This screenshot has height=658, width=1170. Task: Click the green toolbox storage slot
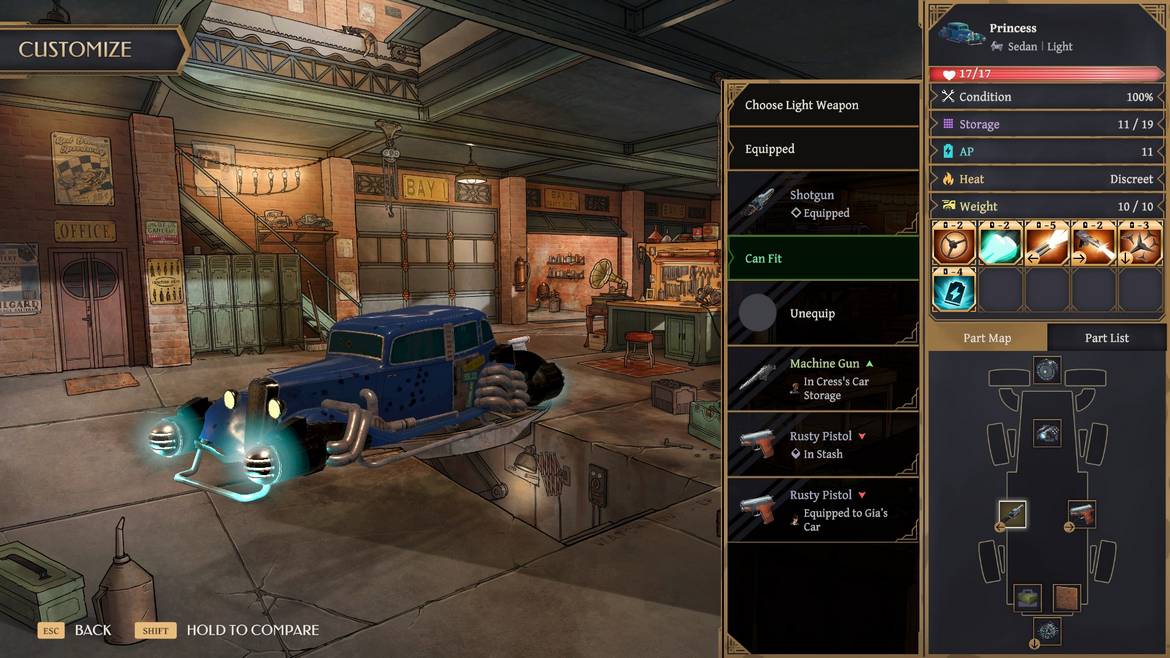coord(1028,598)
